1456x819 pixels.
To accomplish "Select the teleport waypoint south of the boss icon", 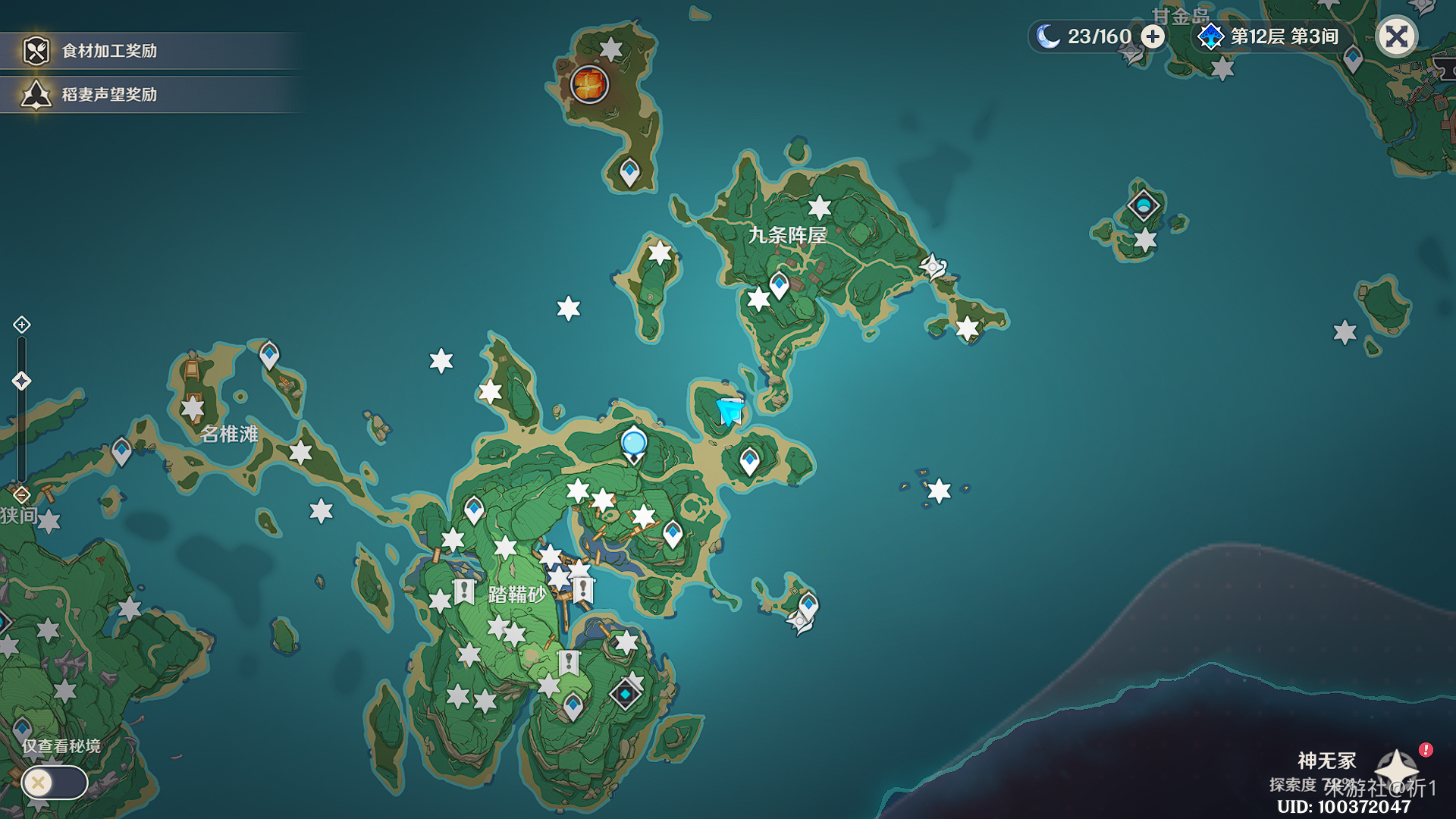I will click(x=629, y=171).
